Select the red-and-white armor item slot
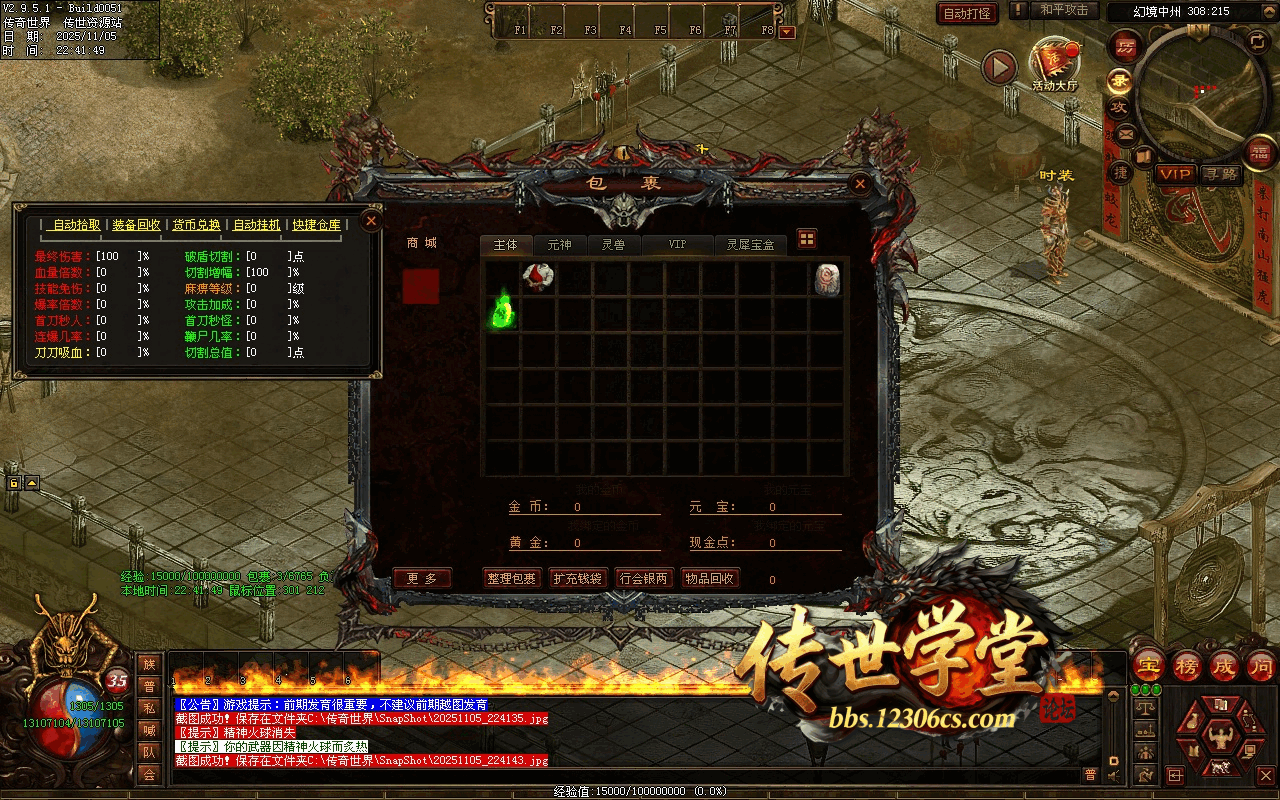Screen dimensions: 1280x800 click(538, 278)
